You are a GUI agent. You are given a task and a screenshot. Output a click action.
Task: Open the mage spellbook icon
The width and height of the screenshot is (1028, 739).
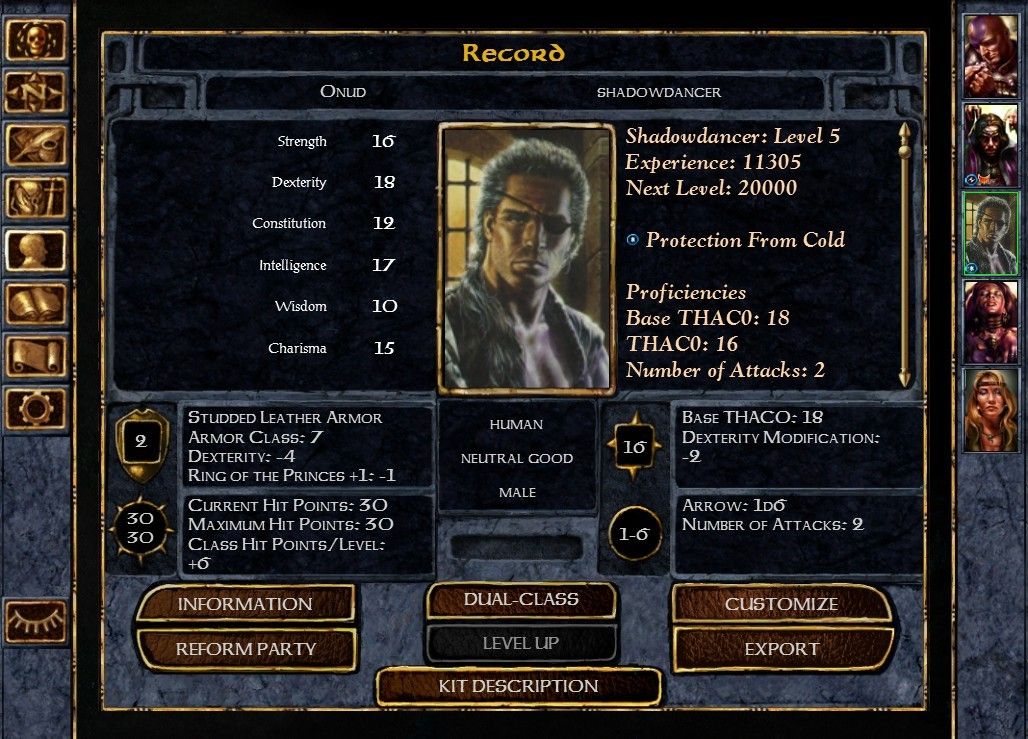point(36,303)
